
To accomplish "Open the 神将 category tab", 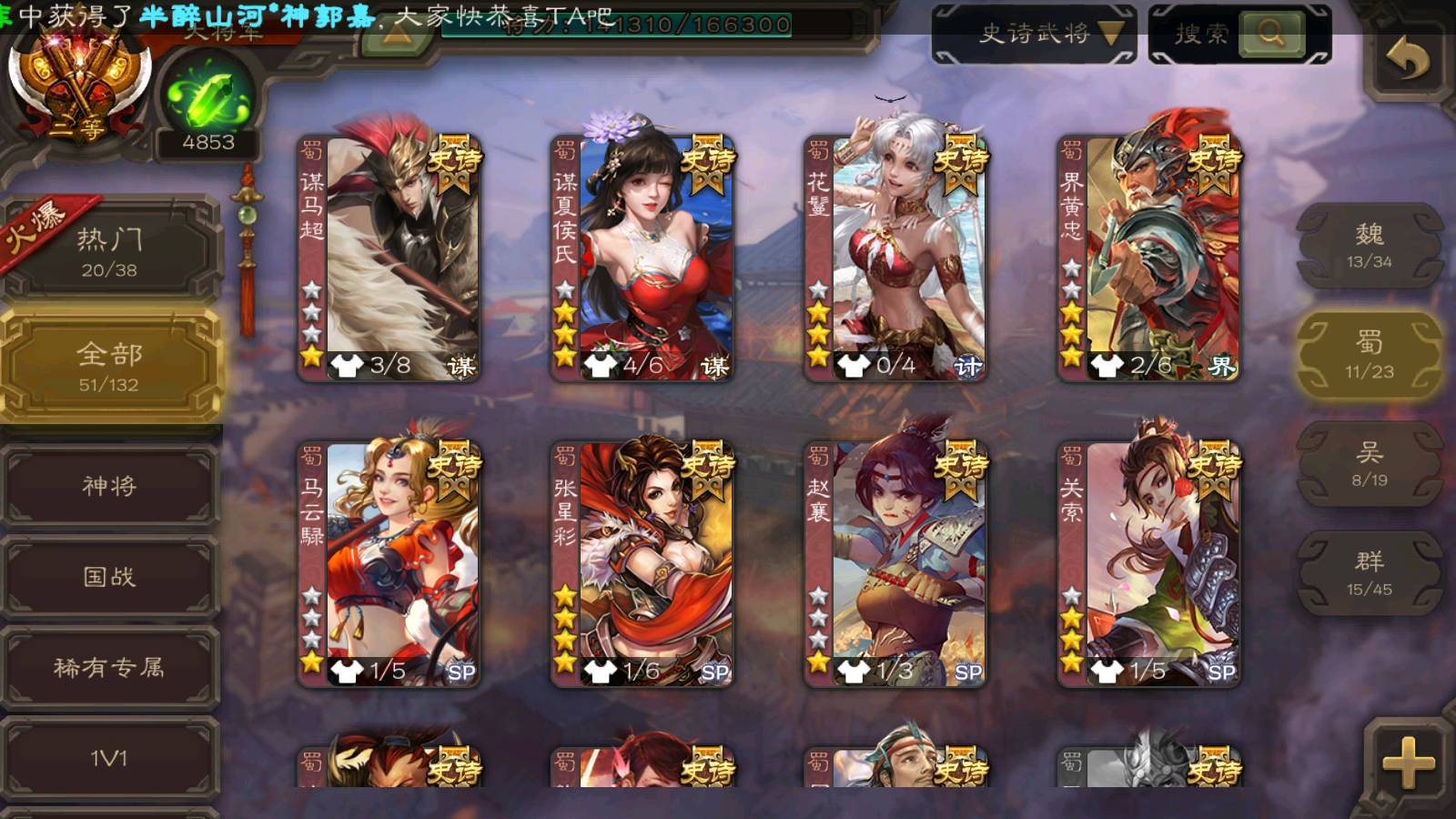I will coord(109,486).
